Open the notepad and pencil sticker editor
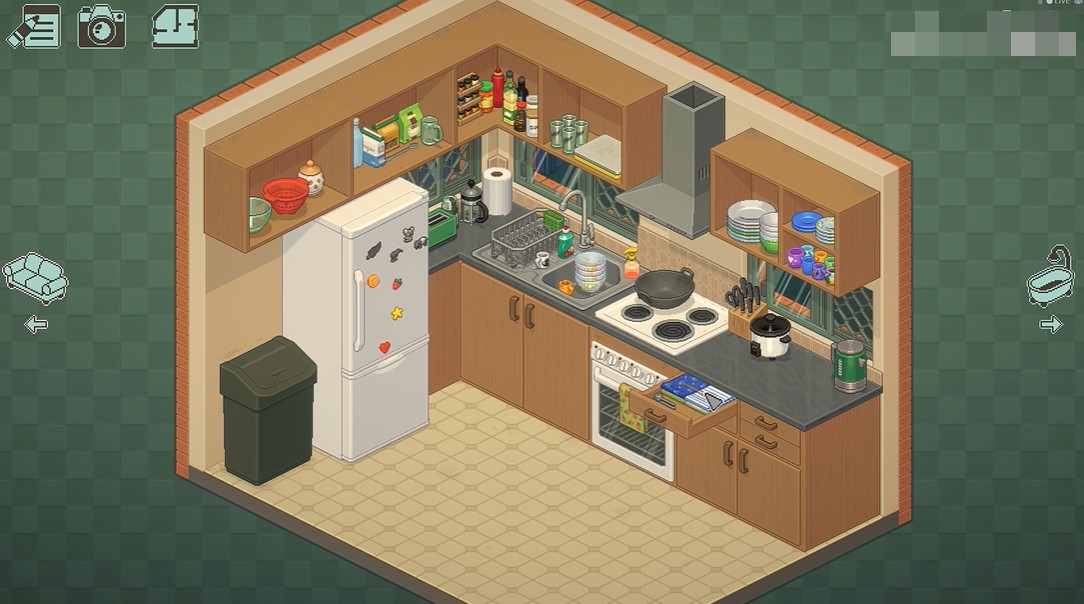 34,27
